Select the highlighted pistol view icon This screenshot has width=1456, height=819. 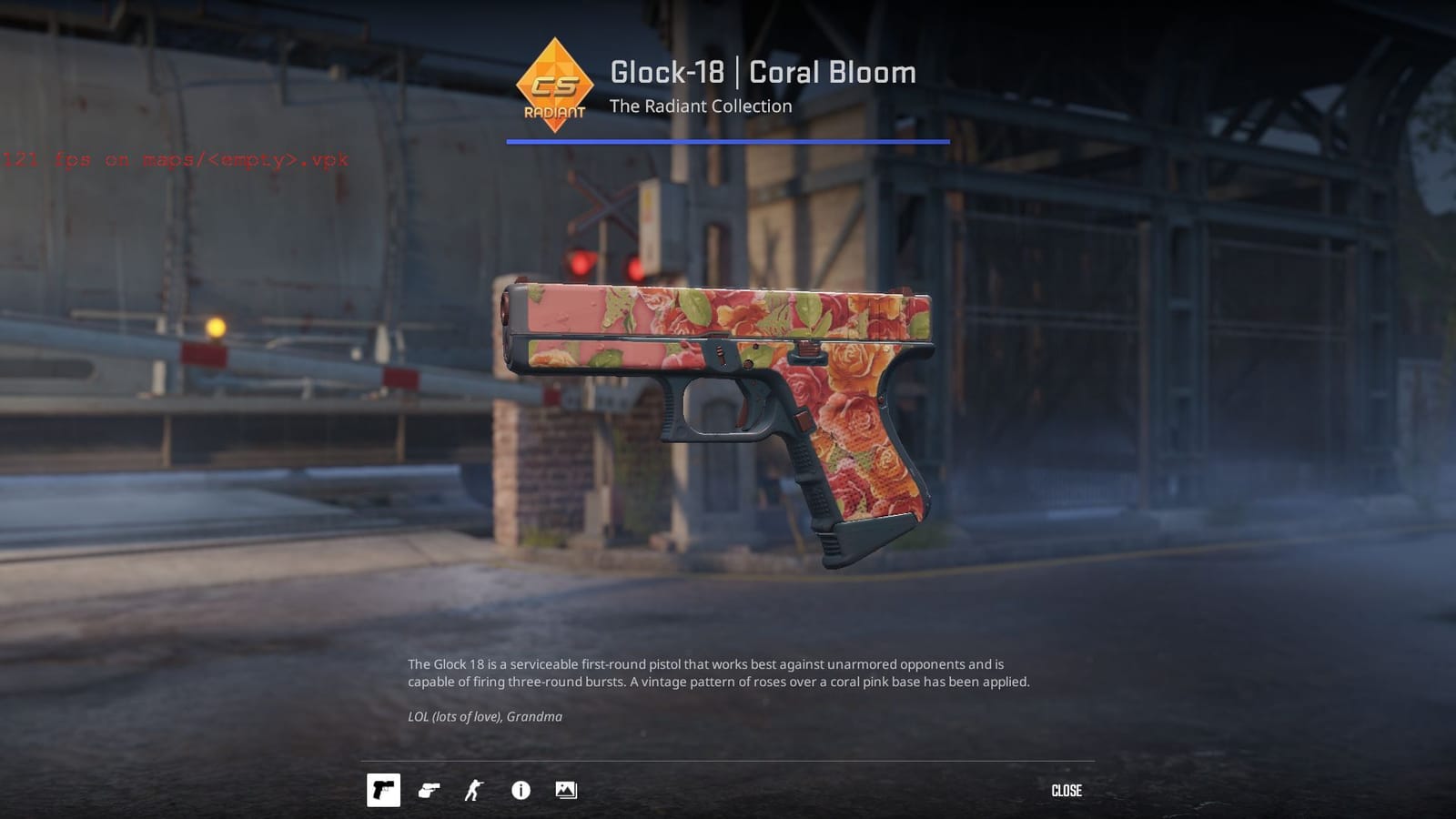coord(384,791)
